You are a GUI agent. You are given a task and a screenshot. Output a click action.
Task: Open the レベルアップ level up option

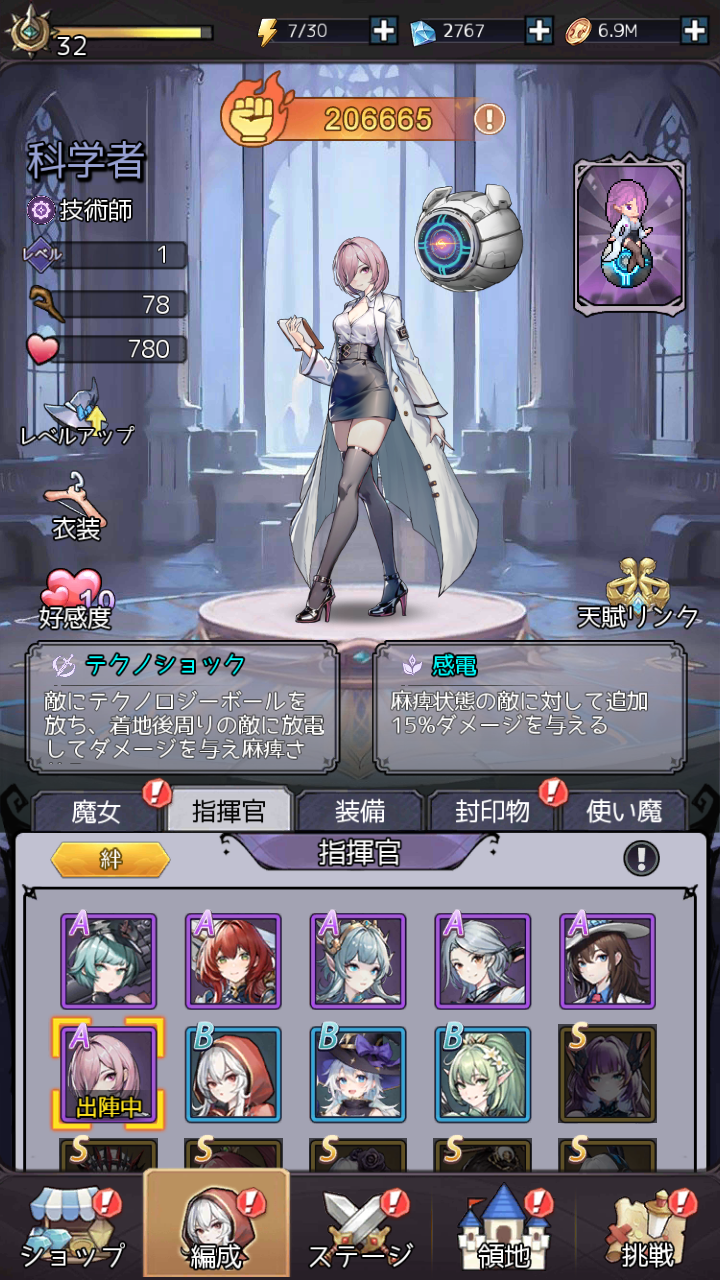tap(76, 412)
